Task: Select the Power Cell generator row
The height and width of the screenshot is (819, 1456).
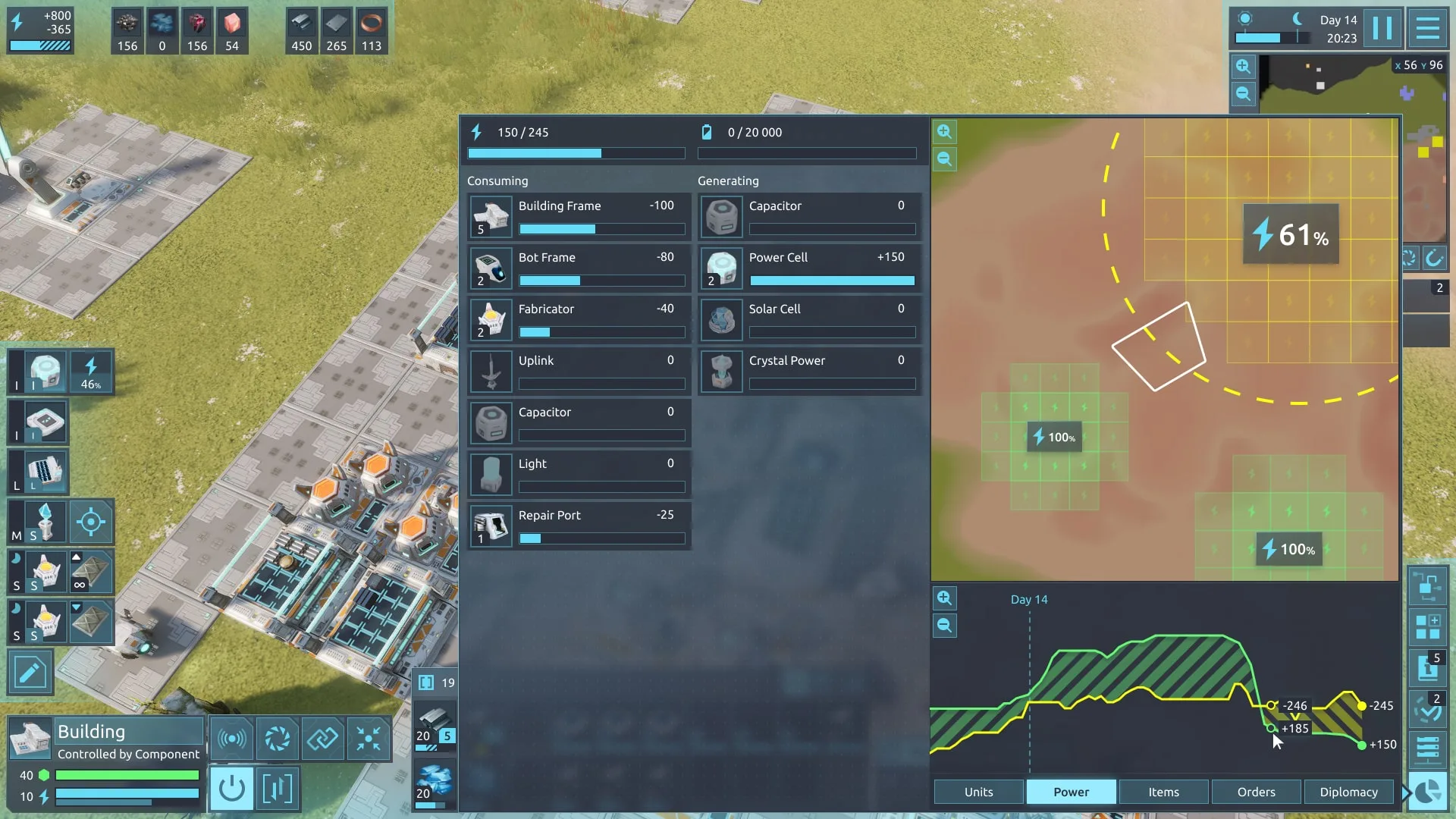Action: [x=810, y=268]
